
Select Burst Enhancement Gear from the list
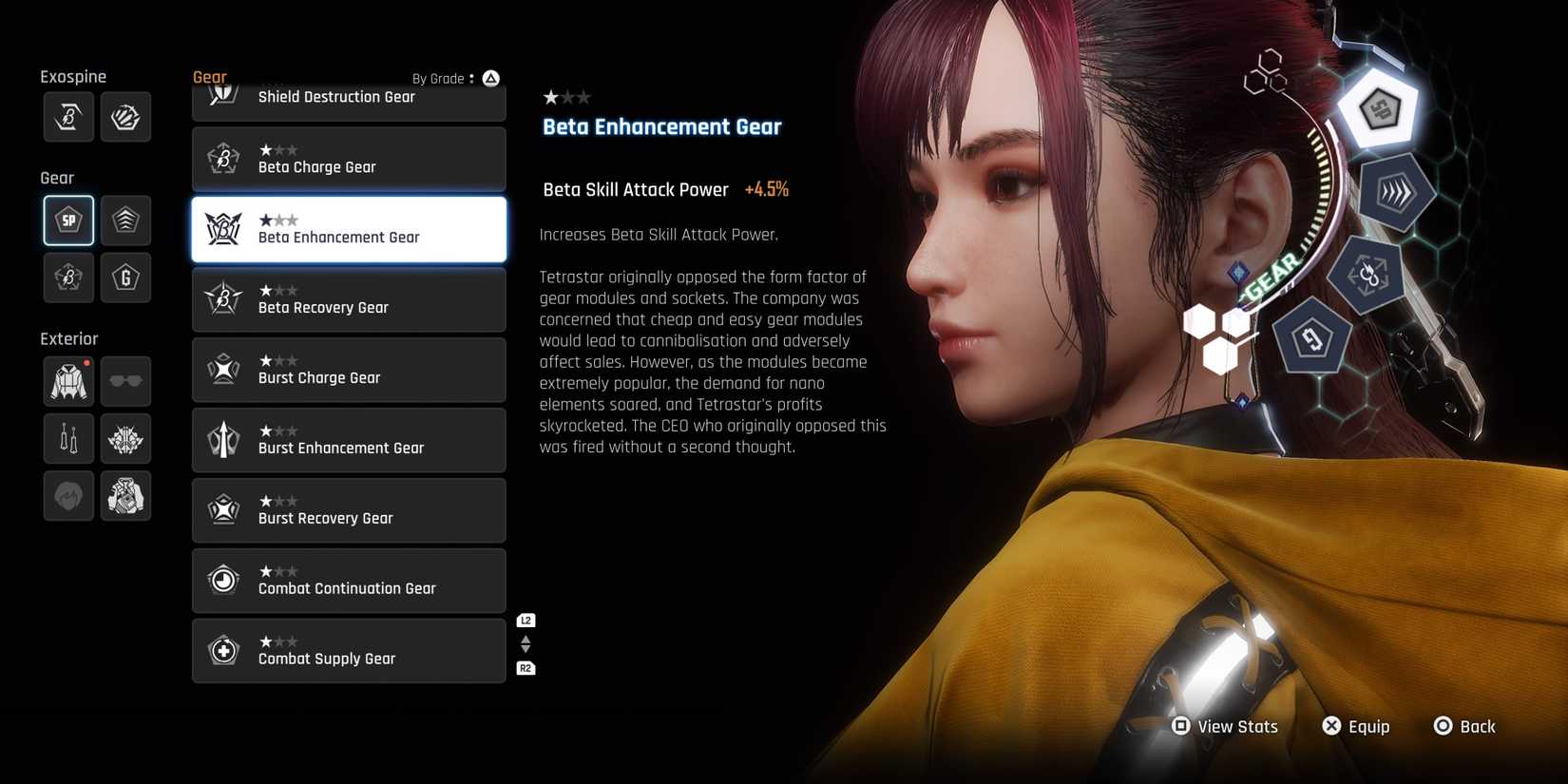[349, 440]
